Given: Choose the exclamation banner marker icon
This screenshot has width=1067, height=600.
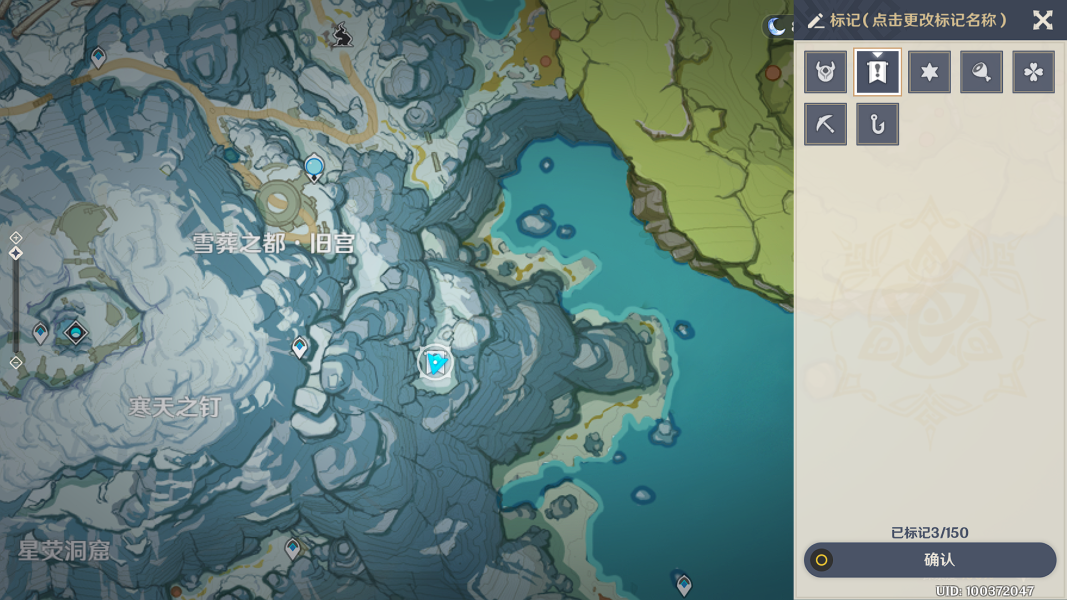Looking at the screenshot, I should click(878, 72).
